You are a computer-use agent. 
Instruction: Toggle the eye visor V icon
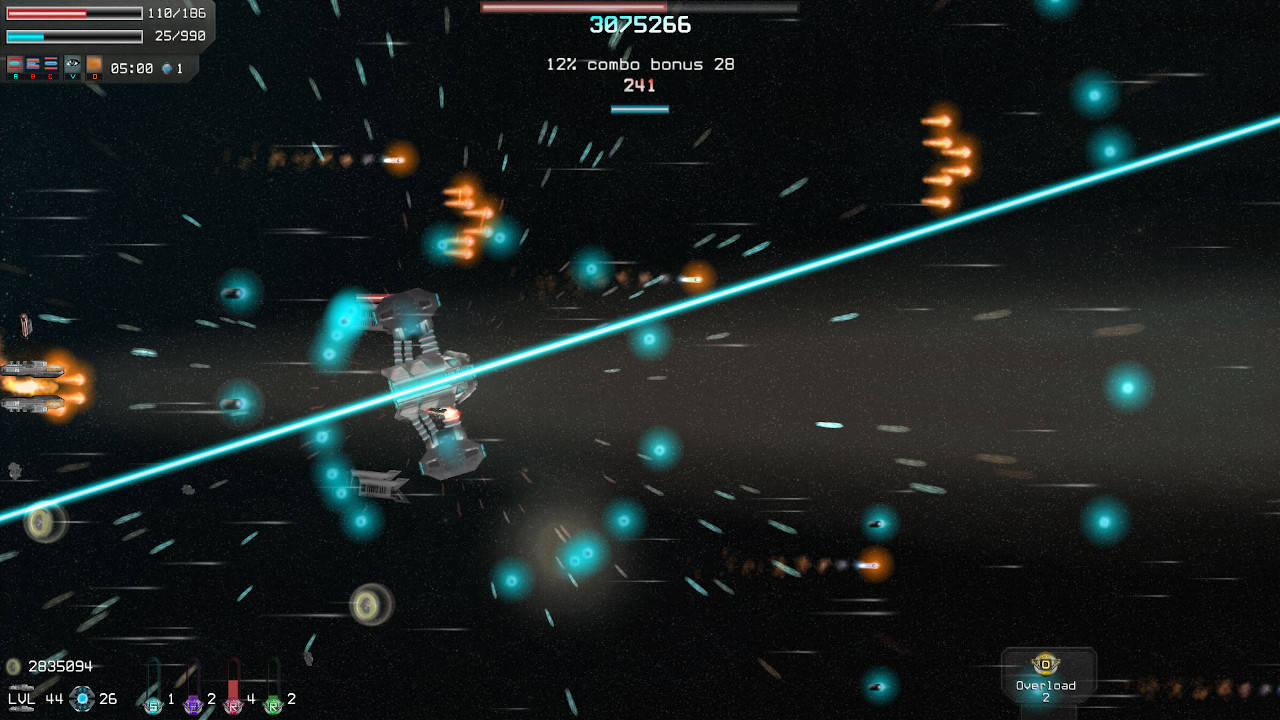(72, 64)
